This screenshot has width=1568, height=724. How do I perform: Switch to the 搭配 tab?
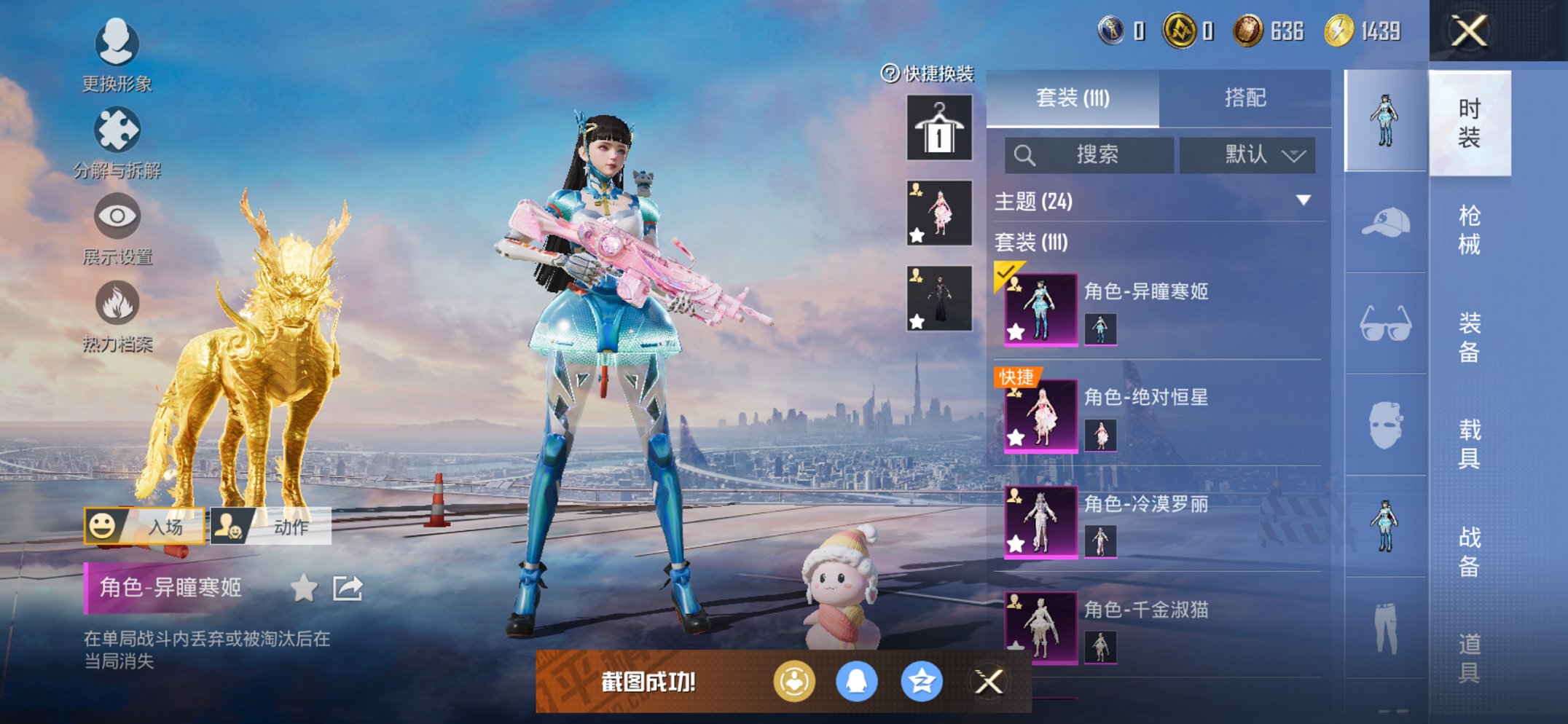pyautogui.click(x=1244, y=98)
